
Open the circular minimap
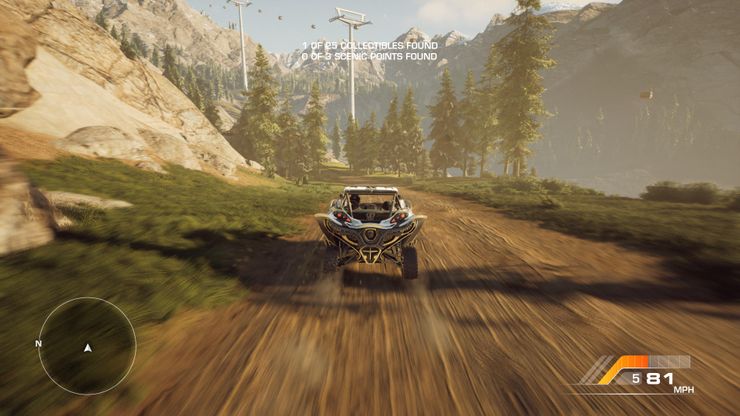pos(87,346)
